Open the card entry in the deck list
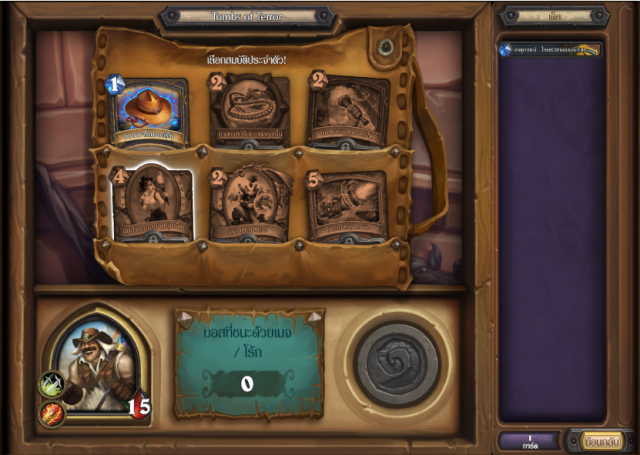 tap(551, 49)
